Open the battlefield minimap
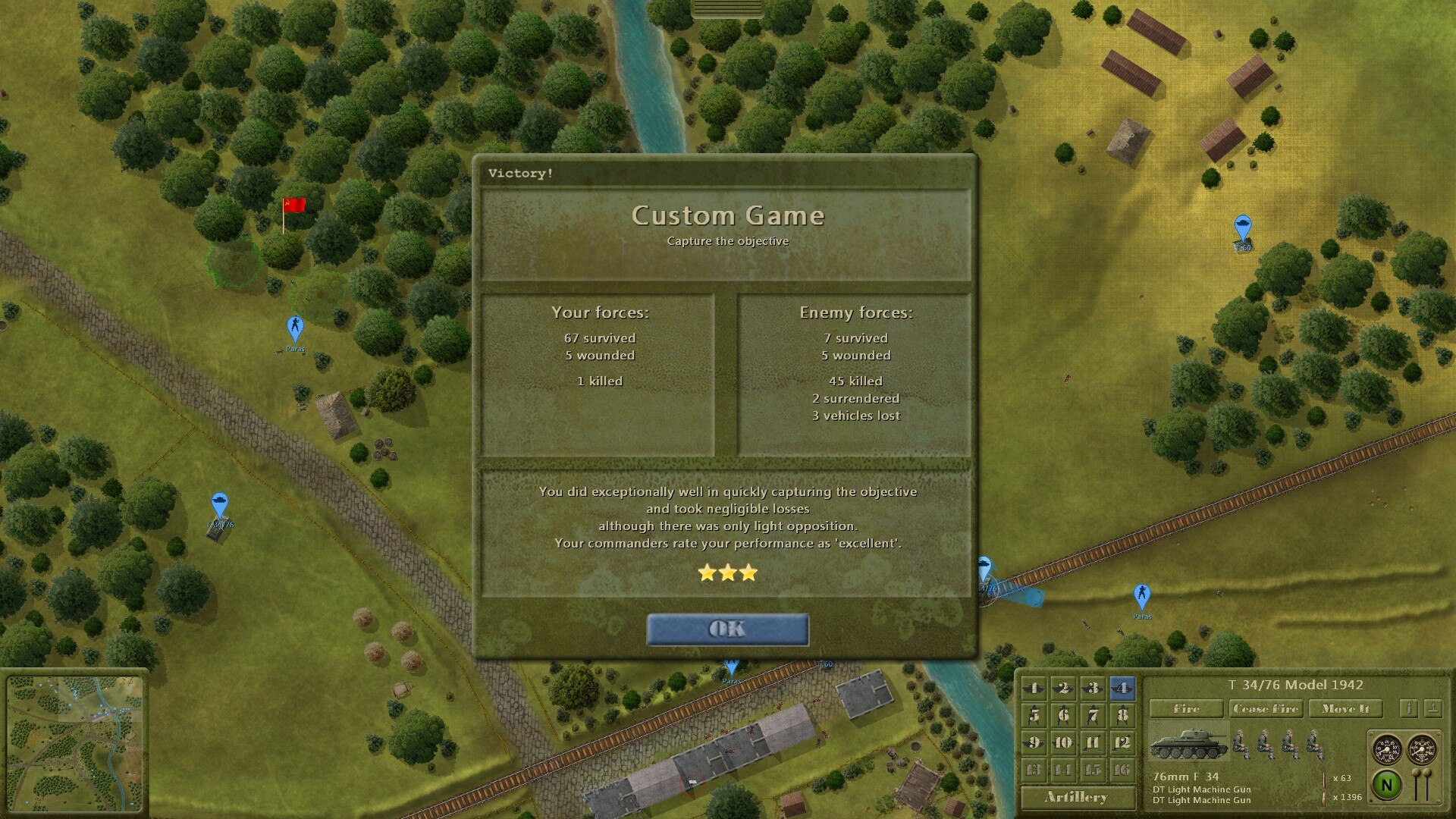This screenshot has height=819, width=1456. (74, 742)
